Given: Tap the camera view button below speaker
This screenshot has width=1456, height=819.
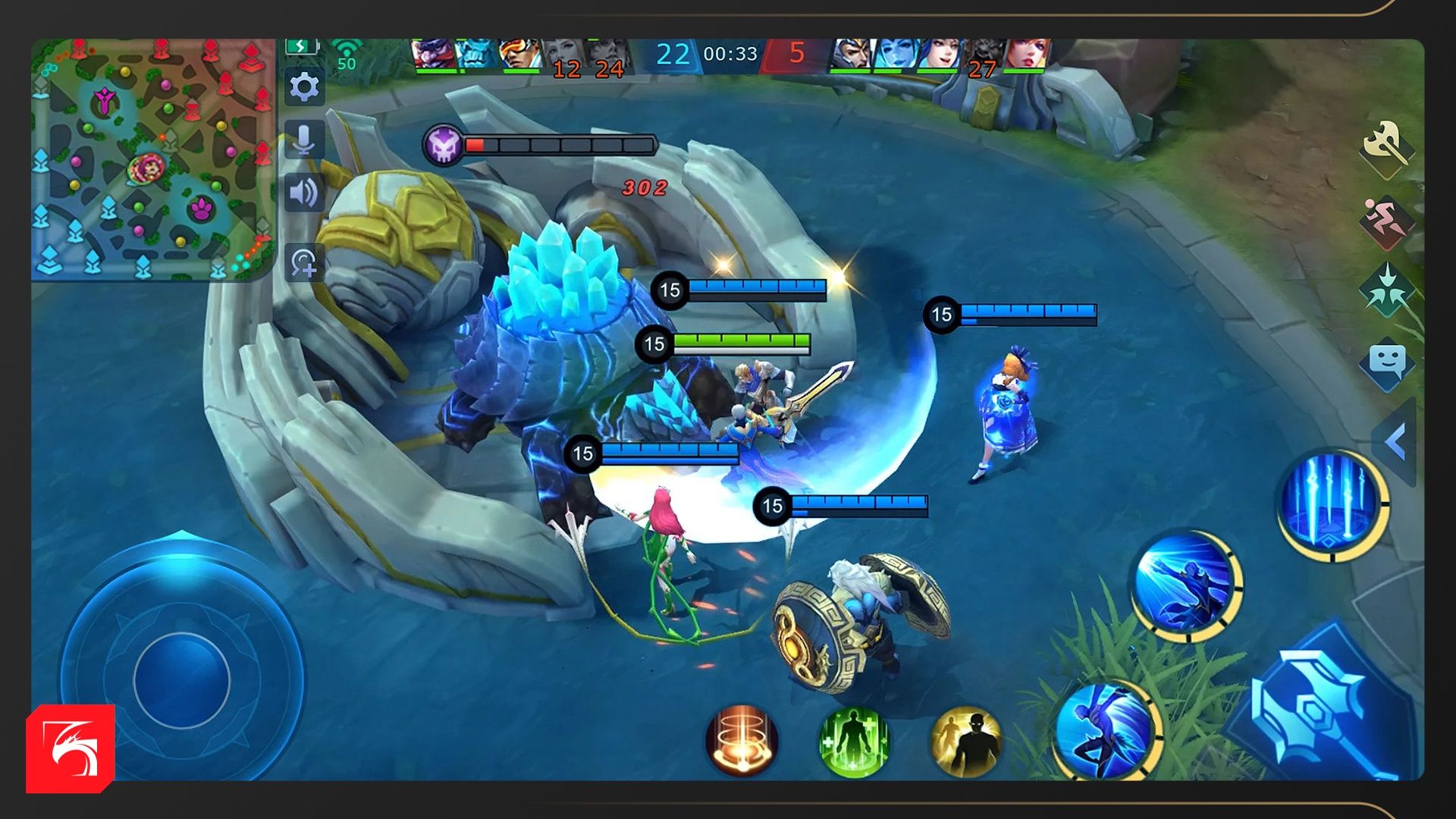Looking at the screenshot, I should [304, 263].
